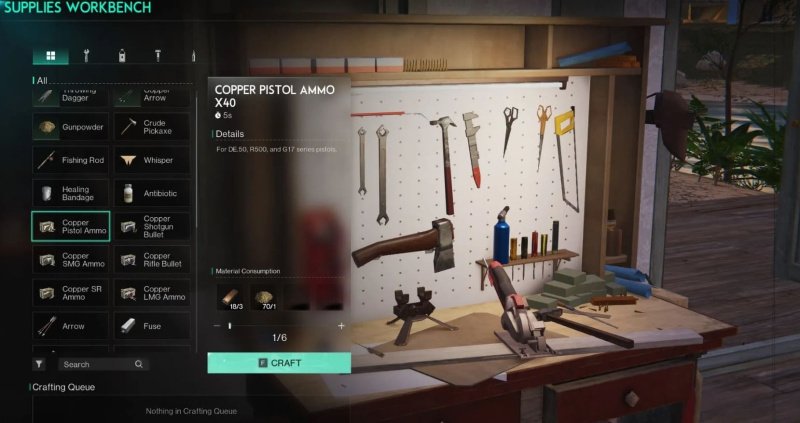Select the Copper SMG Ammo recipe
Image resolution: width=800 pixels, height=423 pixels.
pos(70,259)
